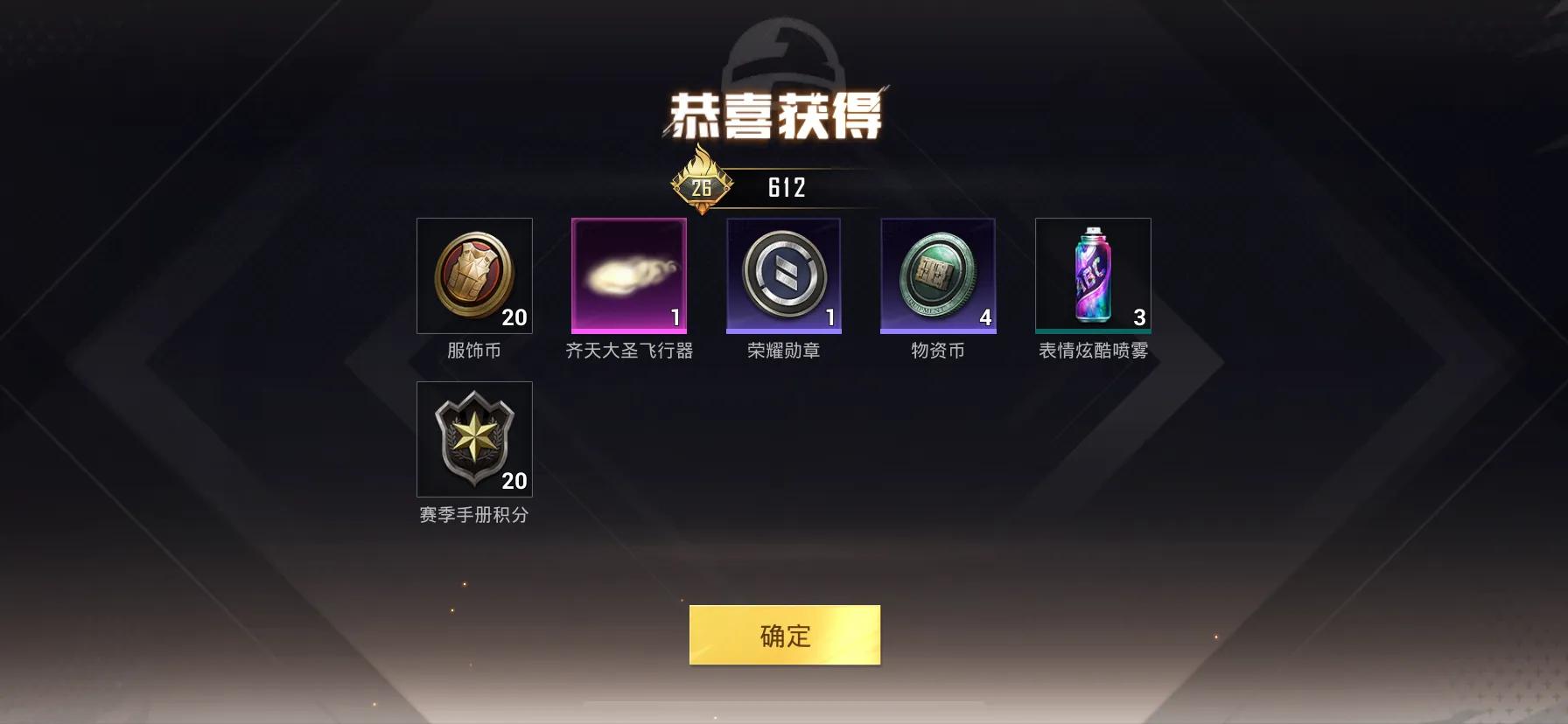1568x724 pixels.
Task: Click the 赛季手册积分 shield badge icon
Action: click(x=474, y=439)
